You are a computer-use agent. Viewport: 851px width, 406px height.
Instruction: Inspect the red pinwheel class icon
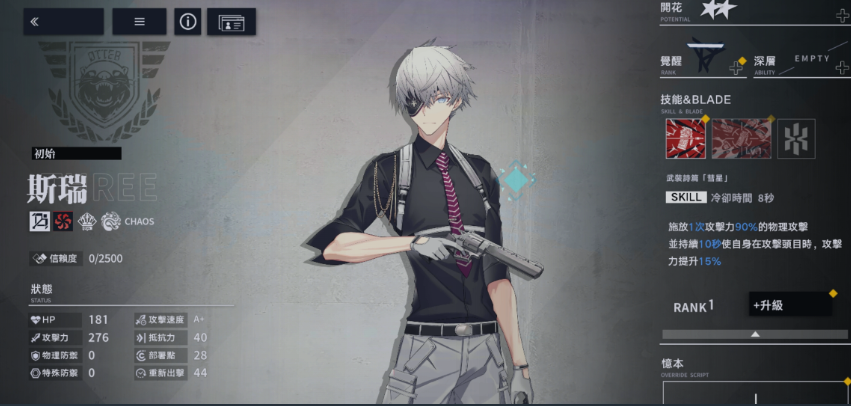pos(63,221)
